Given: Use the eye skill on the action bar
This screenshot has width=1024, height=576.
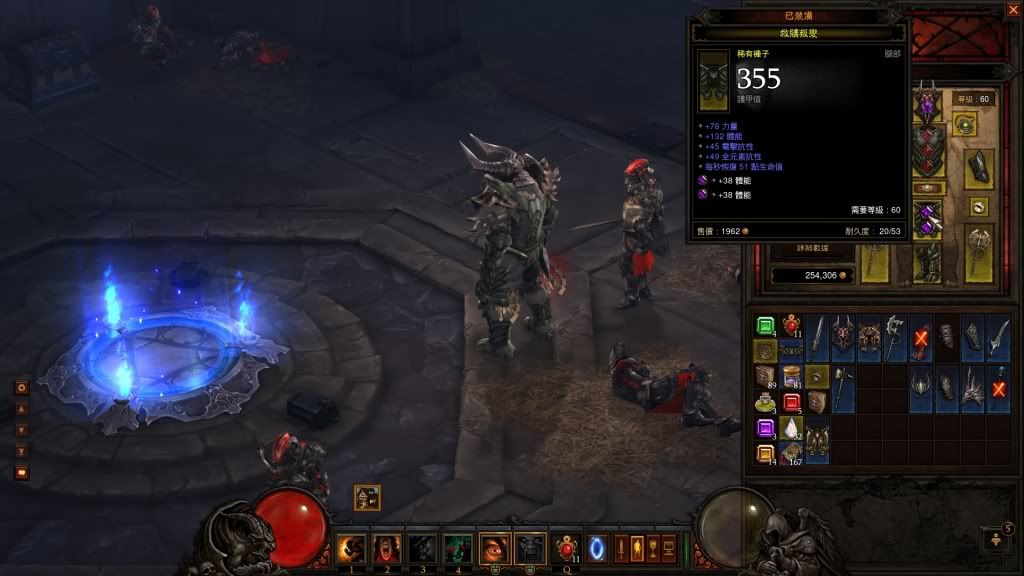Looking at the screenshot, I should tap(494, 548).
